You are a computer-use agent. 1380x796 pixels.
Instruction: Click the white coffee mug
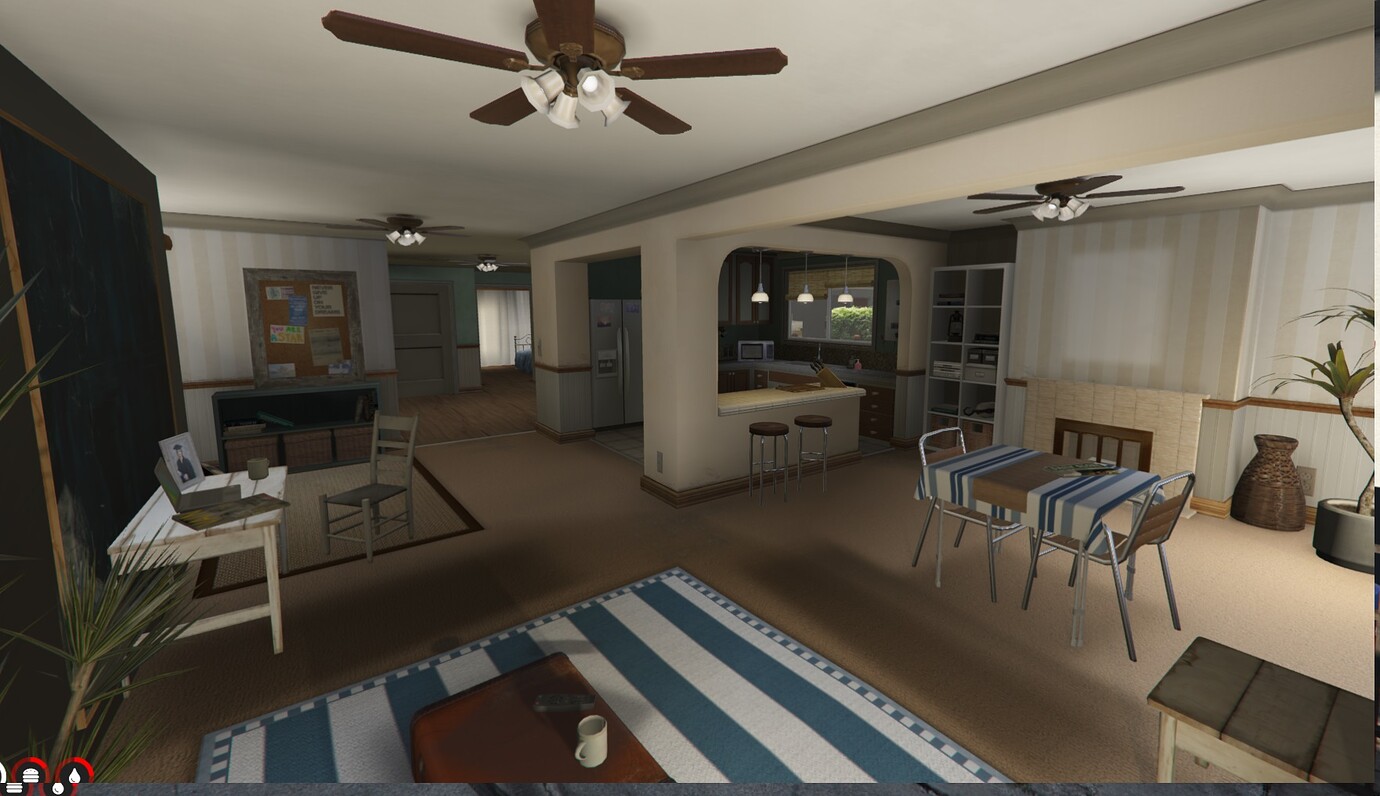point(590,740)
